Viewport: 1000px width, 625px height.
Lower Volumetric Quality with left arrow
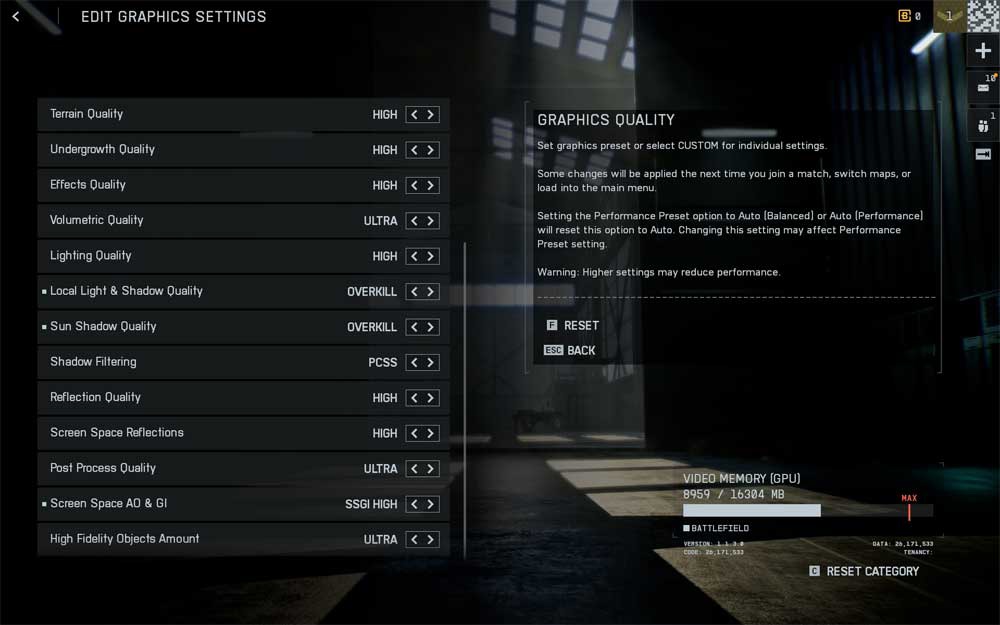pyautogui.click(x=414, y=221)
